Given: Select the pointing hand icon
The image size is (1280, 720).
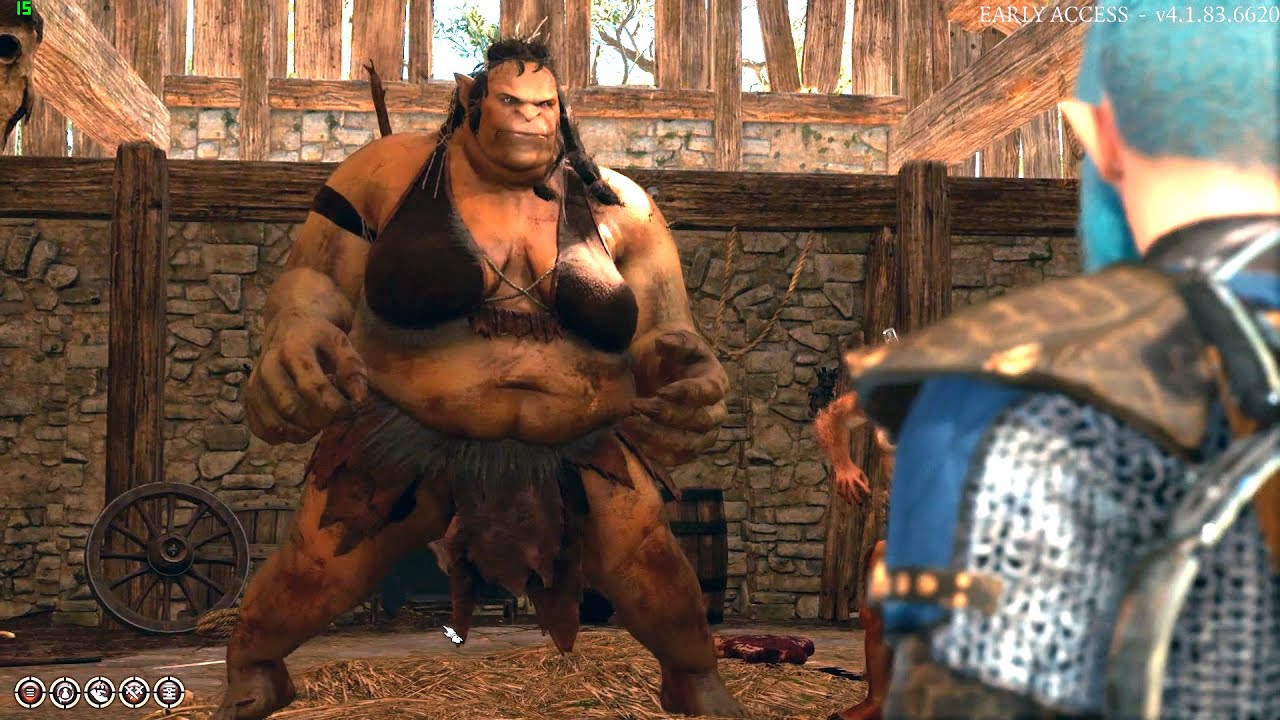Looking at the screenshot, I should [x=99, y=690].
